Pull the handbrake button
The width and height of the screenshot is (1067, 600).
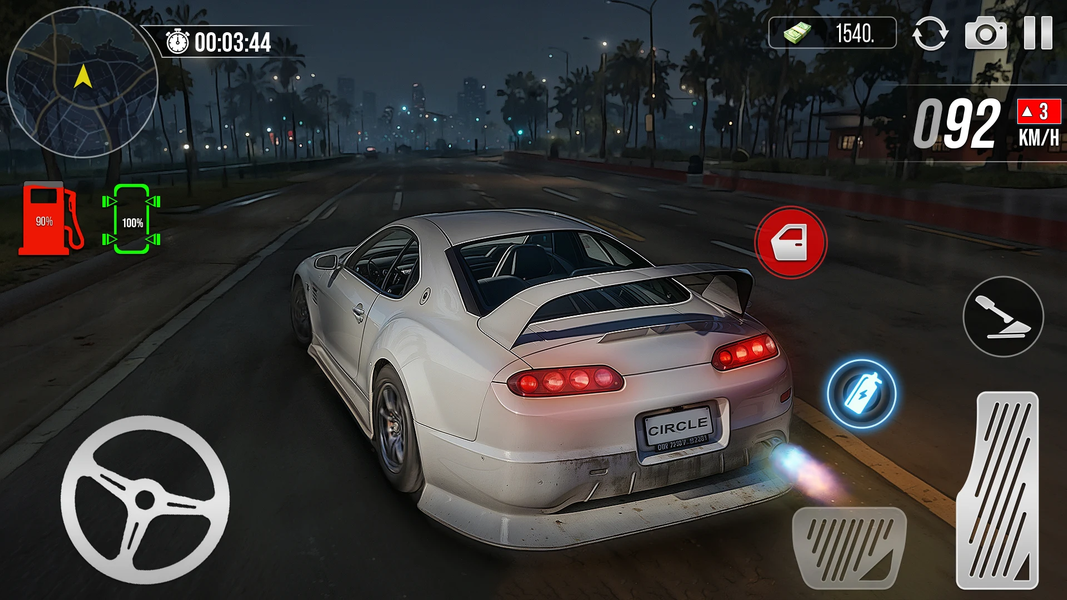click(1003, 317)
